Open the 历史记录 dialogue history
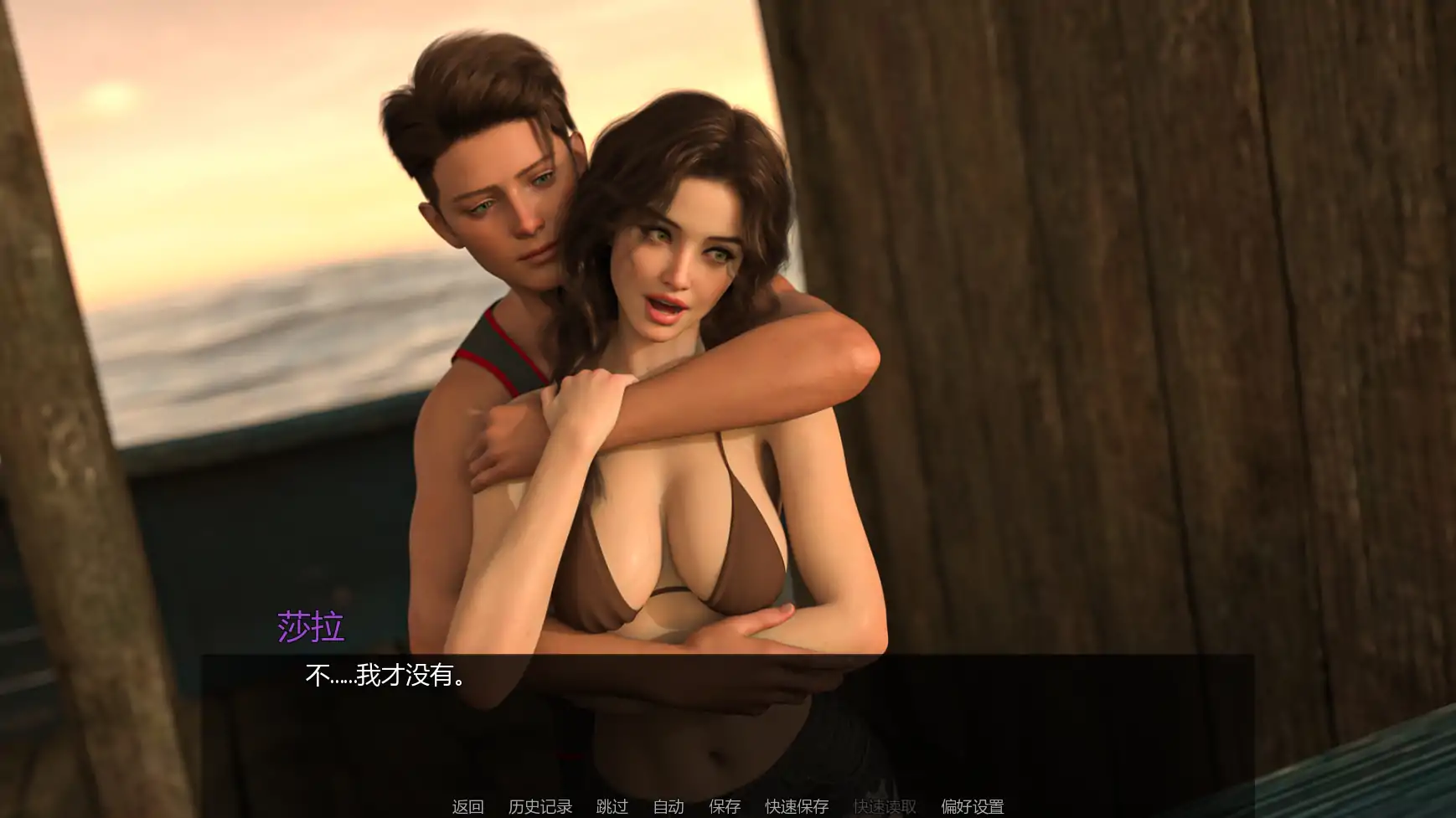 541,806
